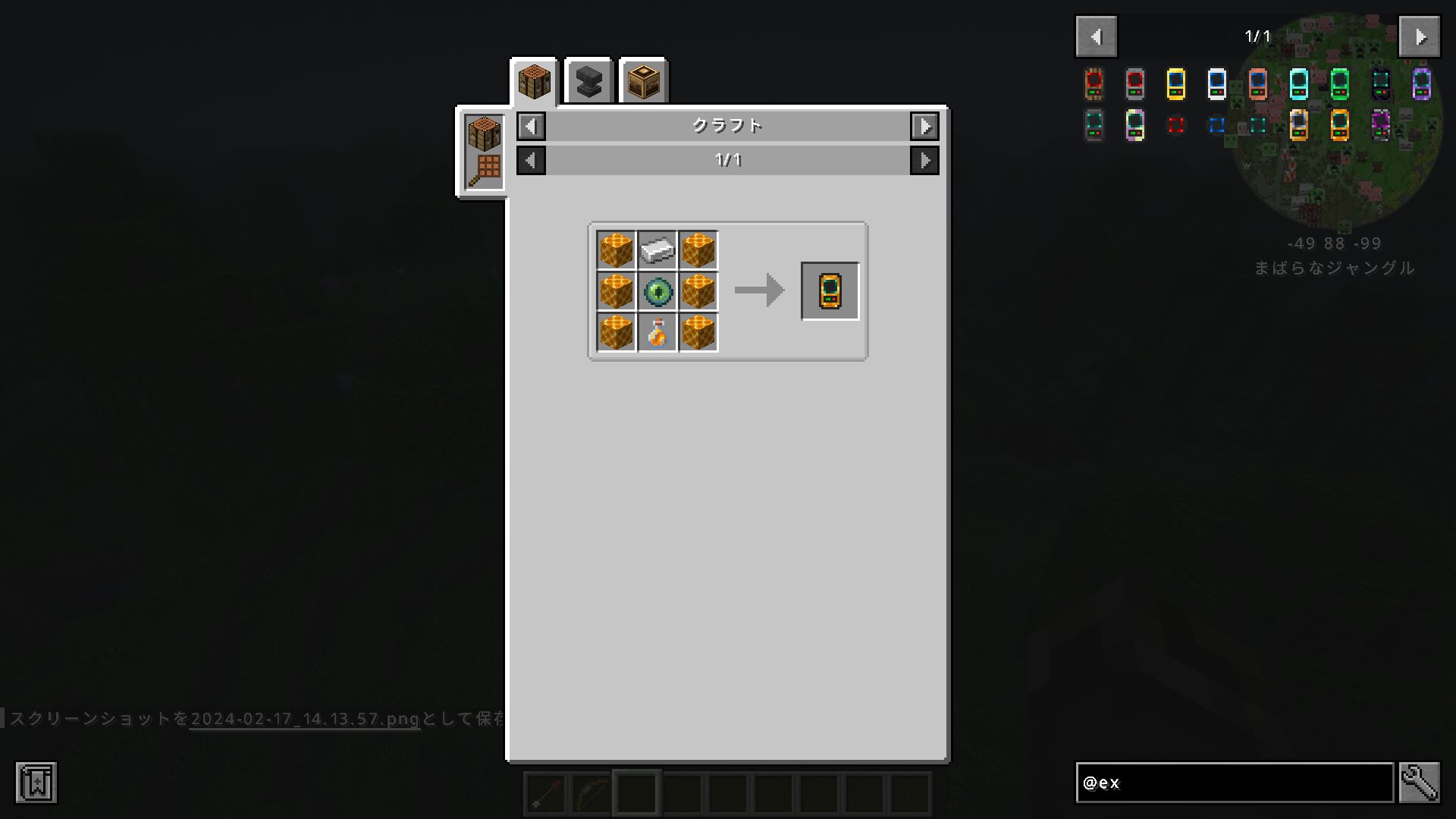Click the next page arrow above the item list
The width and height of the screenshot is (1456, 819).
coord(1419,36)
